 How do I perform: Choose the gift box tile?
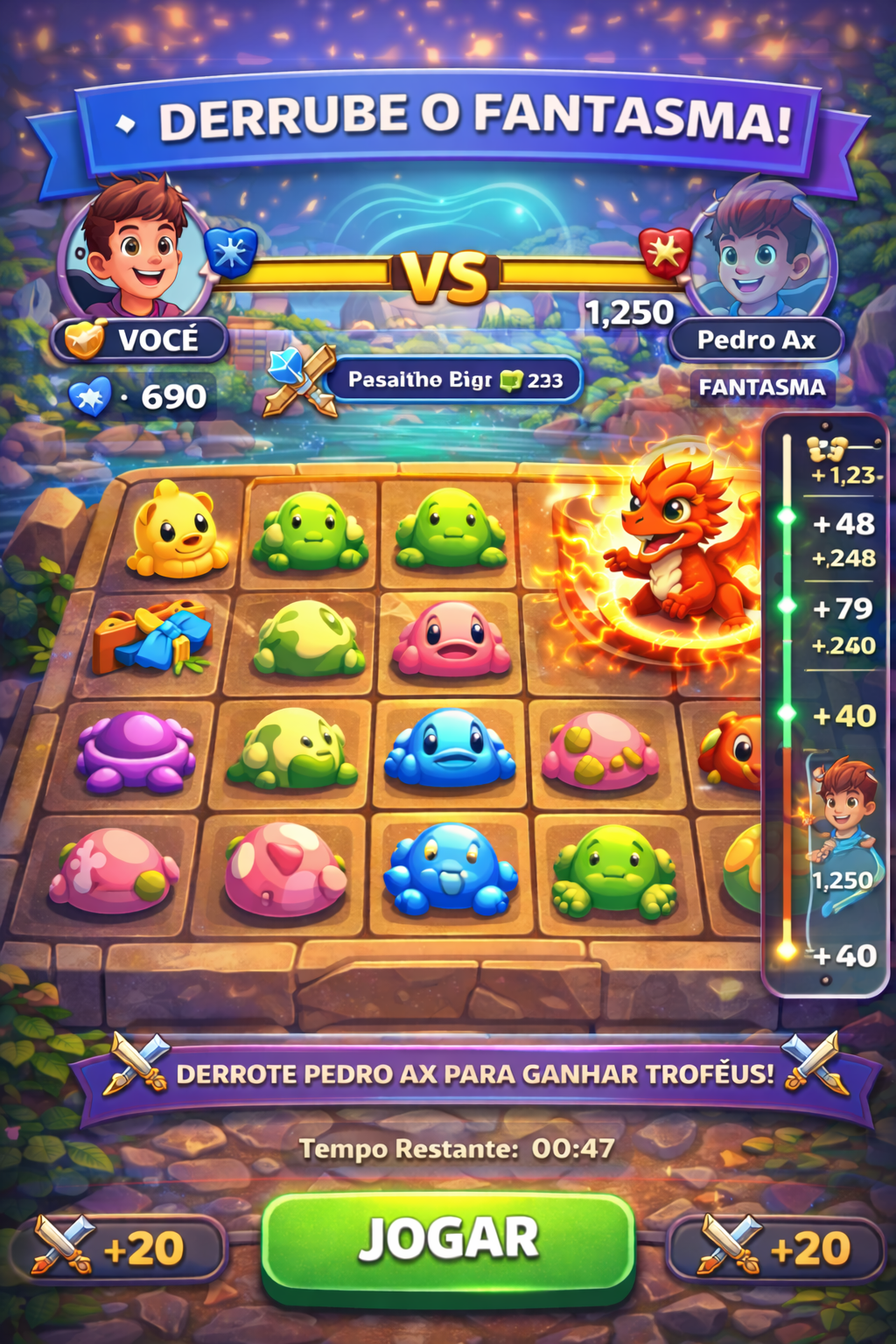click(x=154, y=636)
